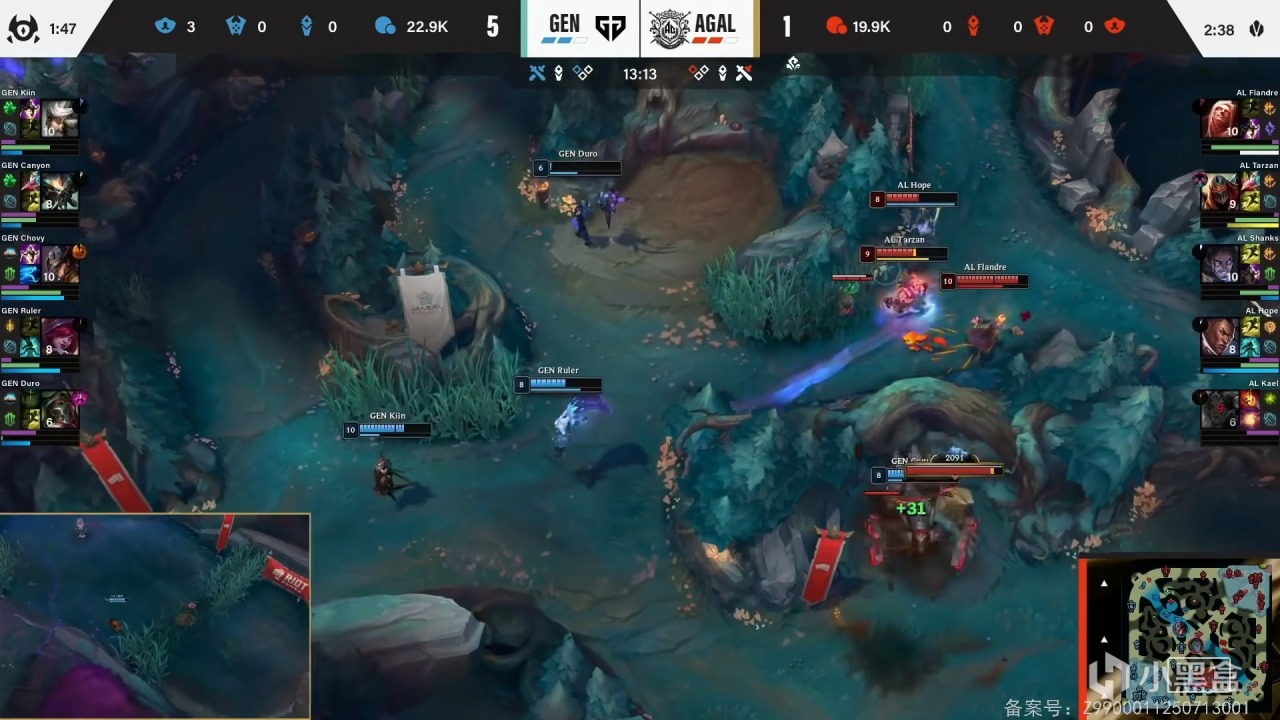Screen dimensions: 1280x720
Task: Choose AL Tarzan's champion portrait
Action: (x=1218, y=191)
